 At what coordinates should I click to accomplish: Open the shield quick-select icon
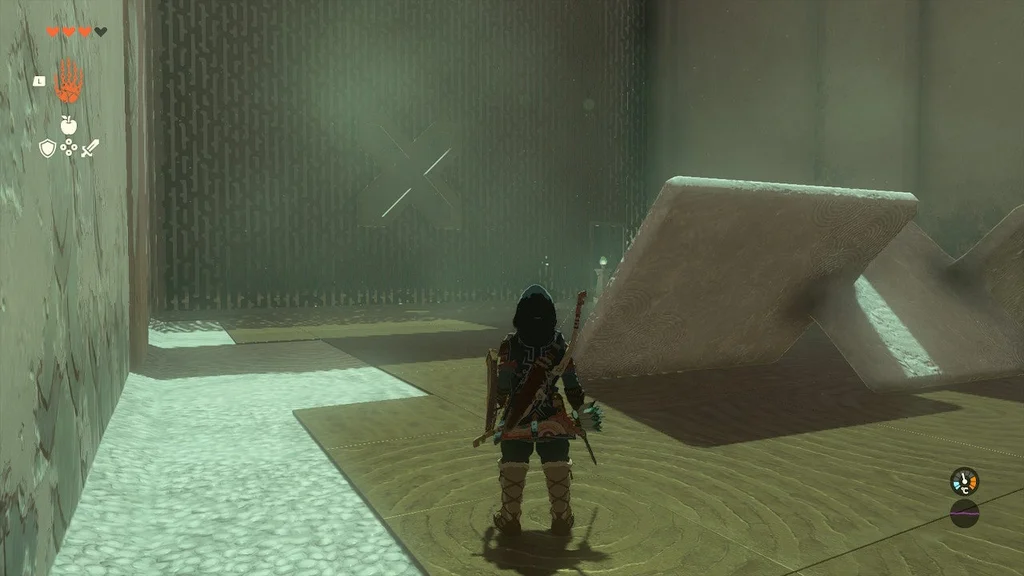47,149
